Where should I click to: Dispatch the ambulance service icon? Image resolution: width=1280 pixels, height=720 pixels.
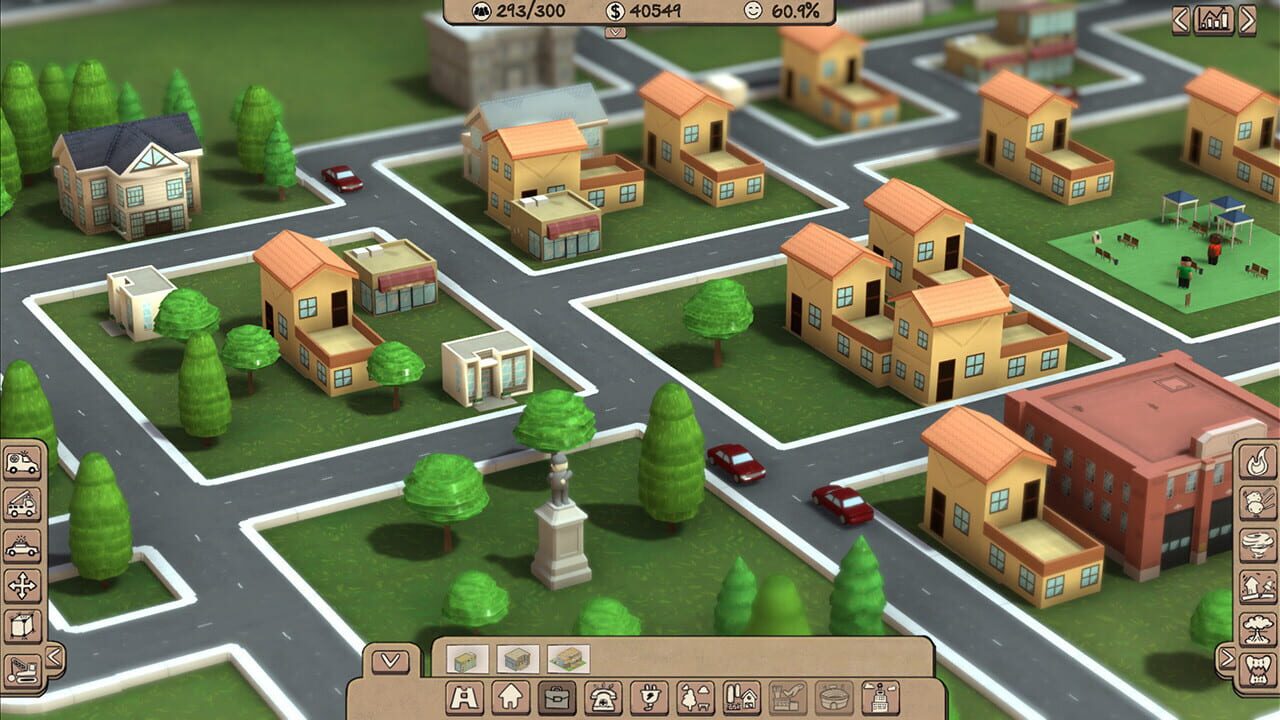21,464
